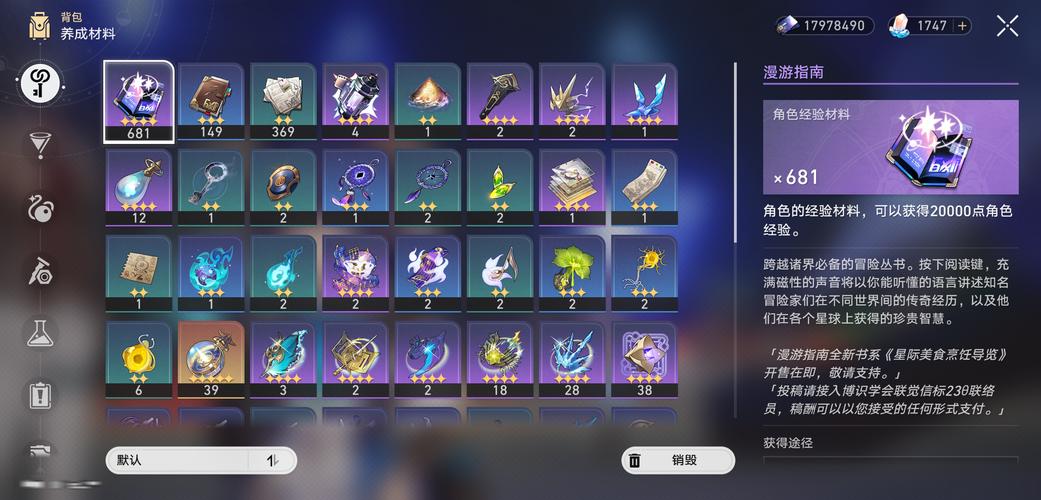Switch to the light cone funnel tab
The image size is (1041, 500).
[40, 144]
